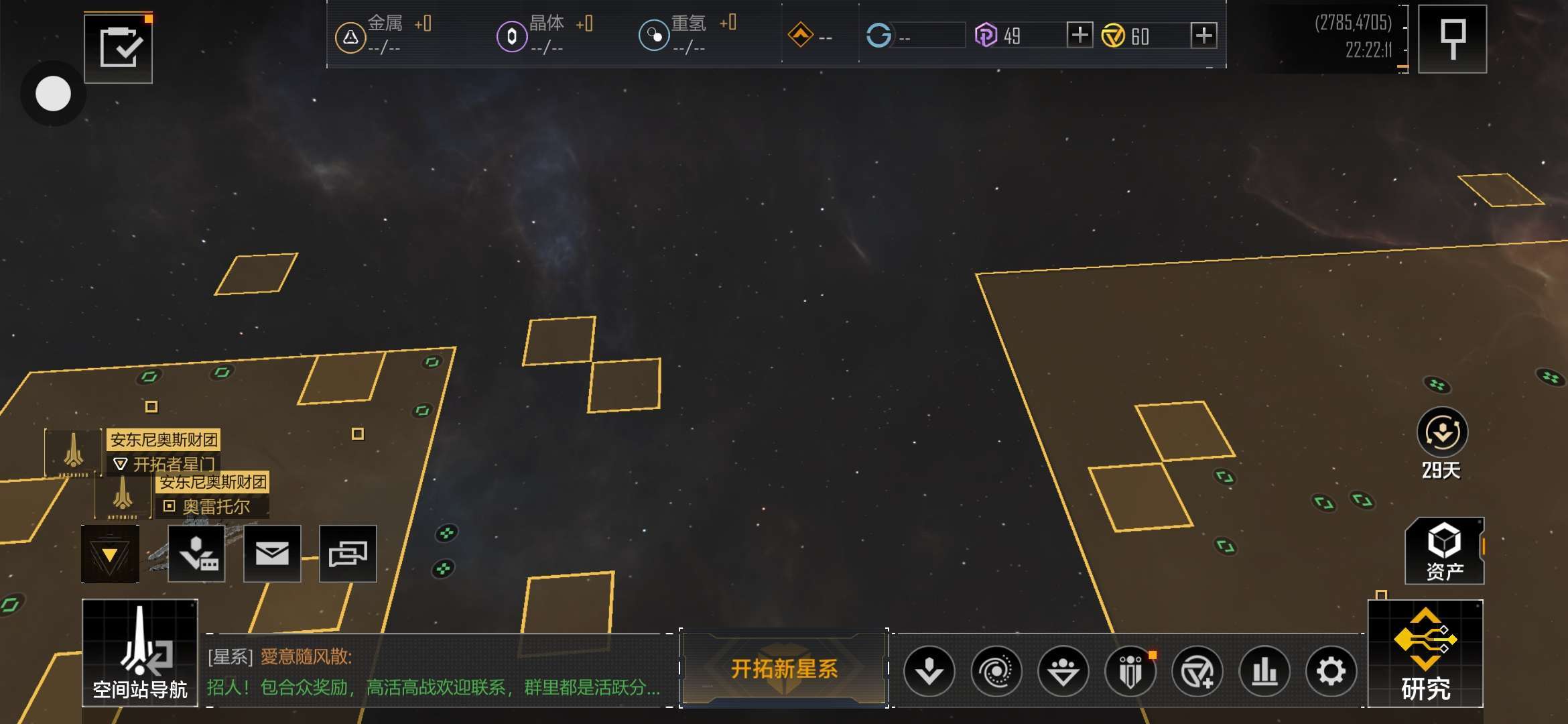Add more purple P currency

(1079, 35)
